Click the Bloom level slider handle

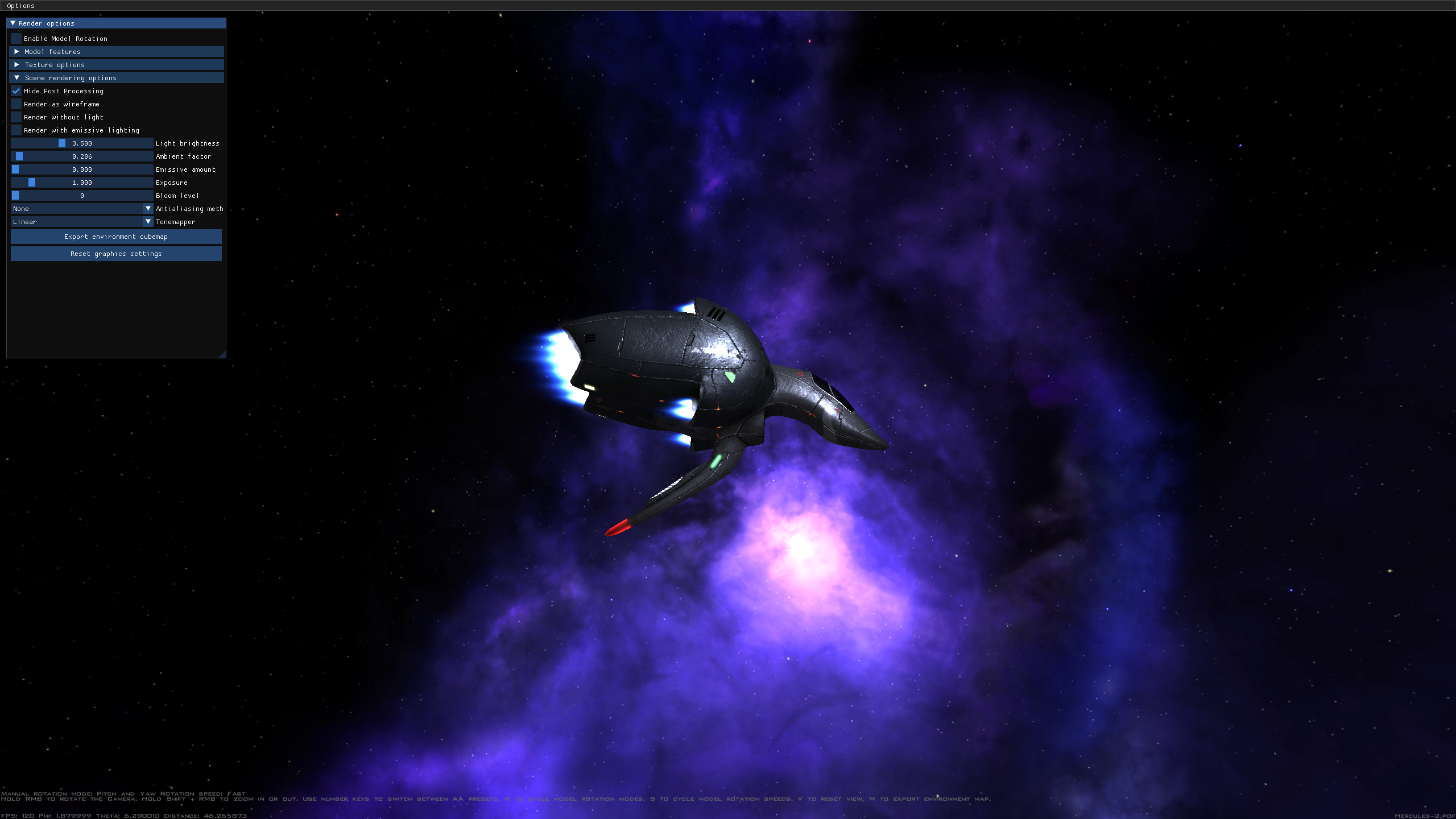(15, 195)
